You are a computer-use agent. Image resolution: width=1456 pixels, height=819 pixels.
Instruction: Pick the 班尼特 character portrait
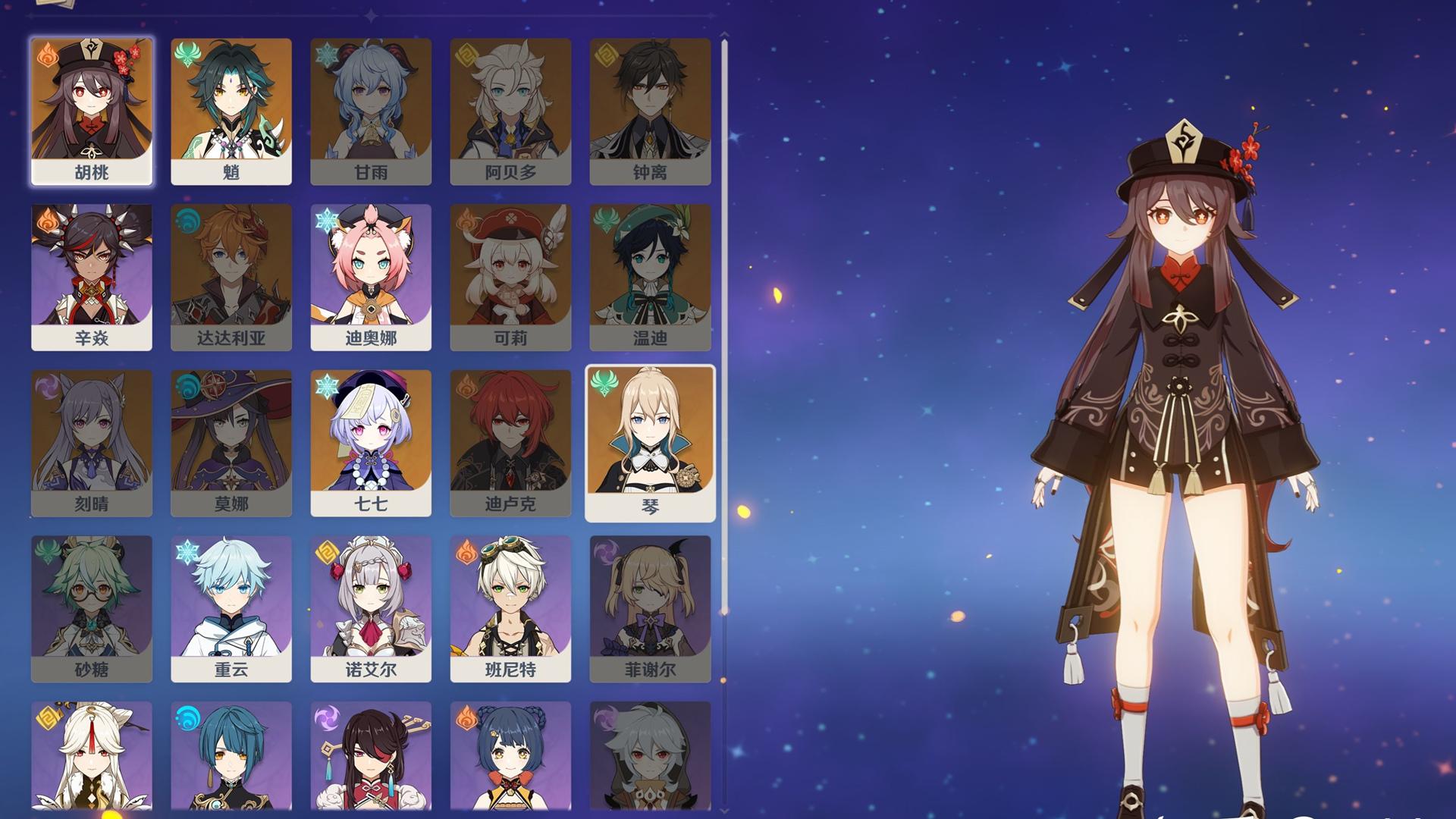510,608
